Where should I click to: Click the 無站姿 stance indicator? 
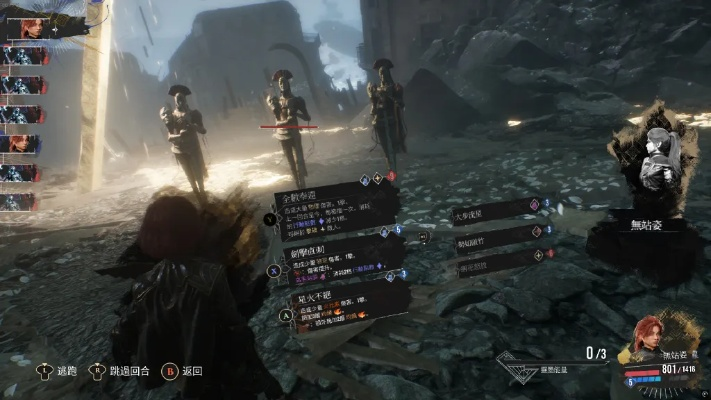coord(657,225)
